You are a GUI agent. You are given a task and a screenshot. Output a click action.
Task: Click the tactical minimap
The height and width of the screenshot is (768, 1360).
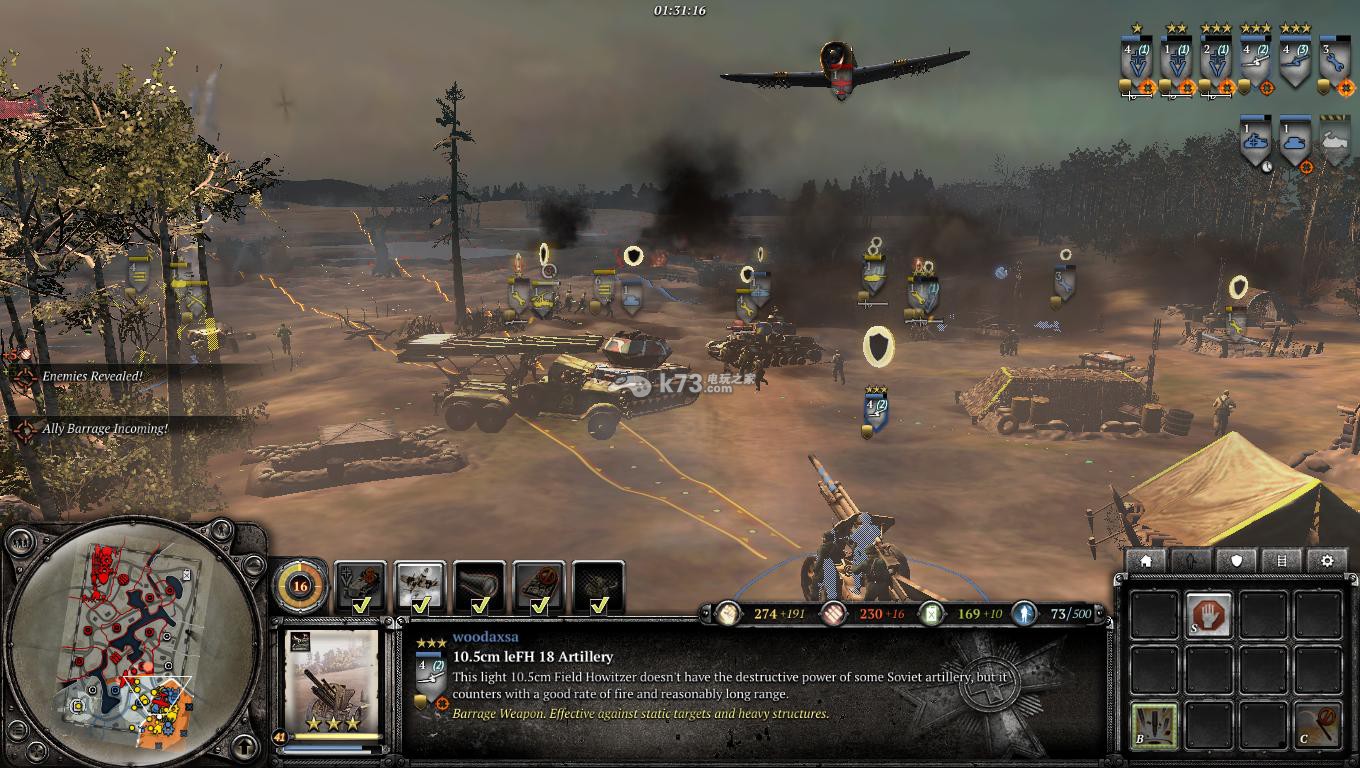point(133,637)
